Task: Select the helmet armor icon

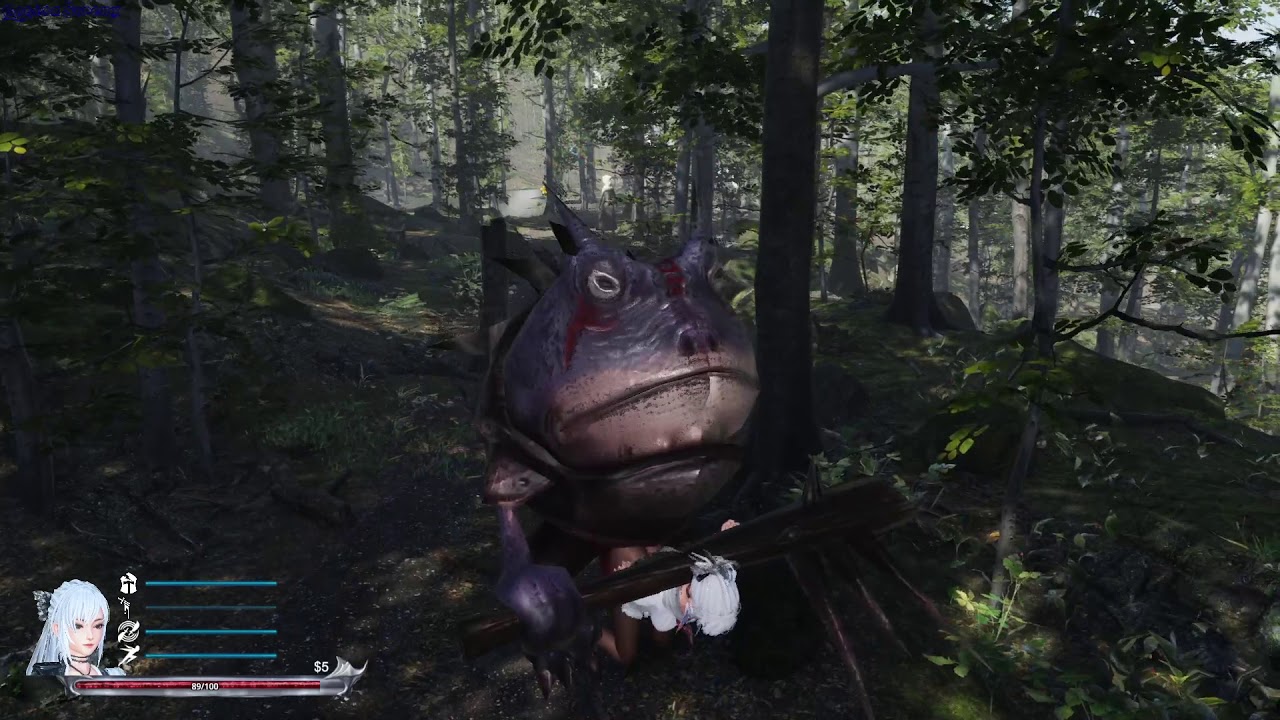Action: 128,583
